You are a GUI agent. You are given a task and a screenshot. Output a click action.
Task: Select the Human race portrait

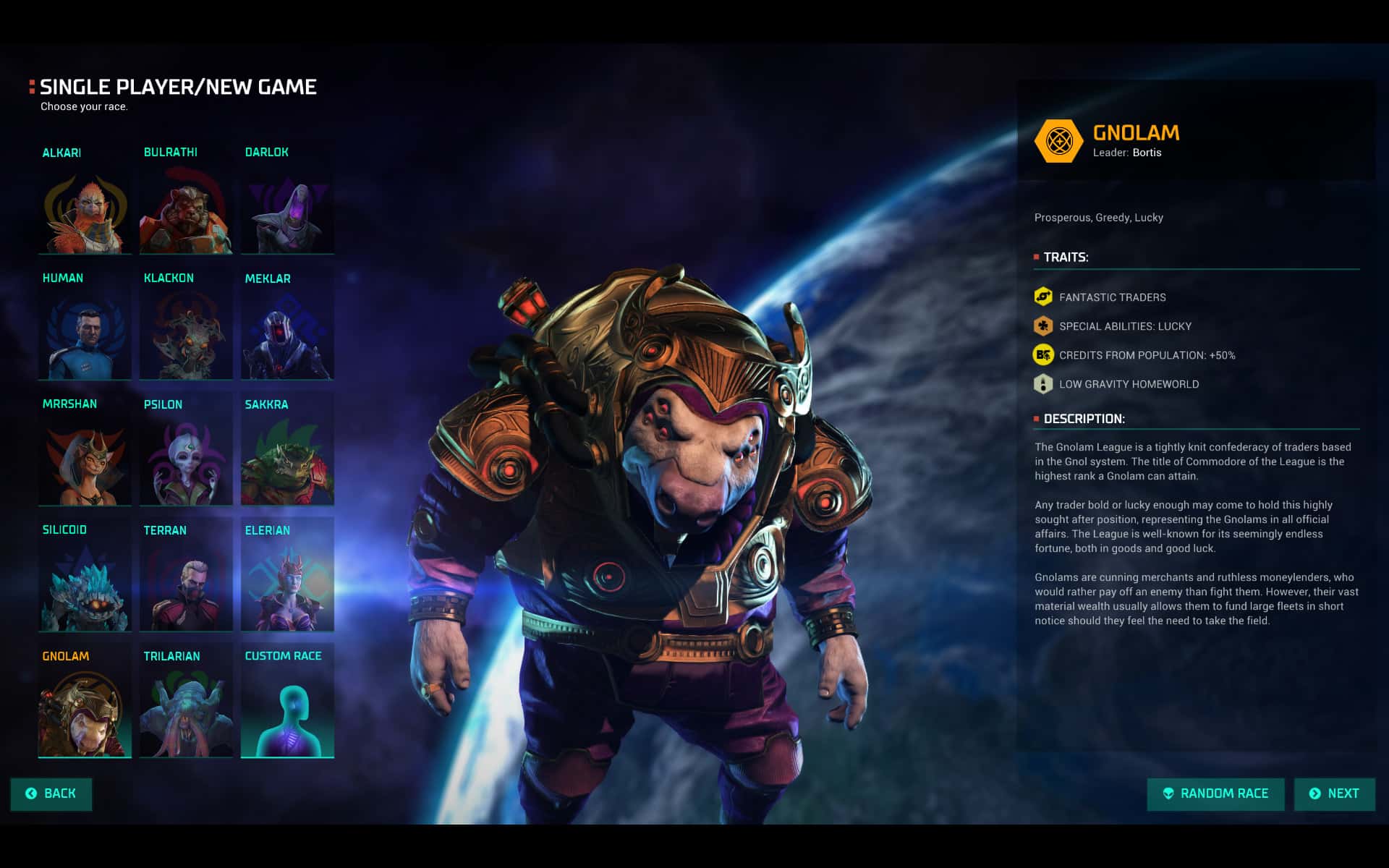[85, 336]
